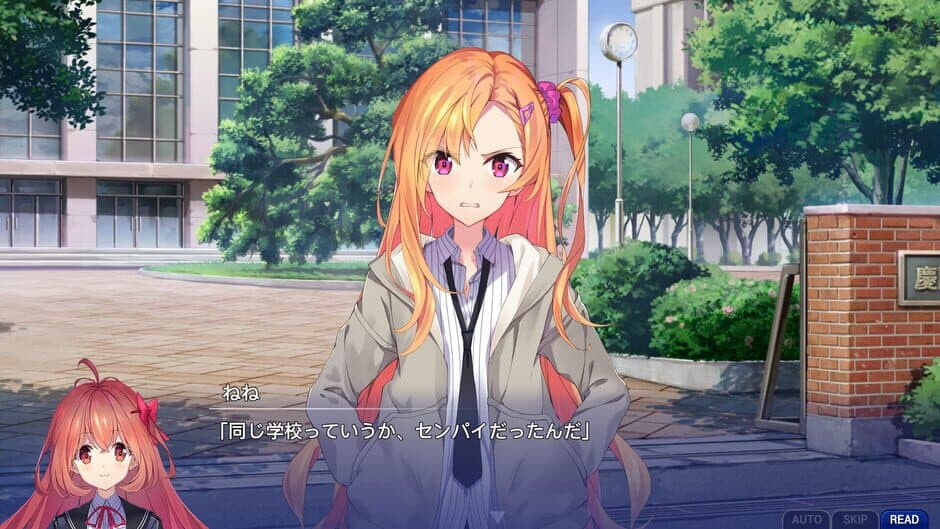Toggle the AUTO advance mode
Screen dimensions: 940x529
pos(805,519)
